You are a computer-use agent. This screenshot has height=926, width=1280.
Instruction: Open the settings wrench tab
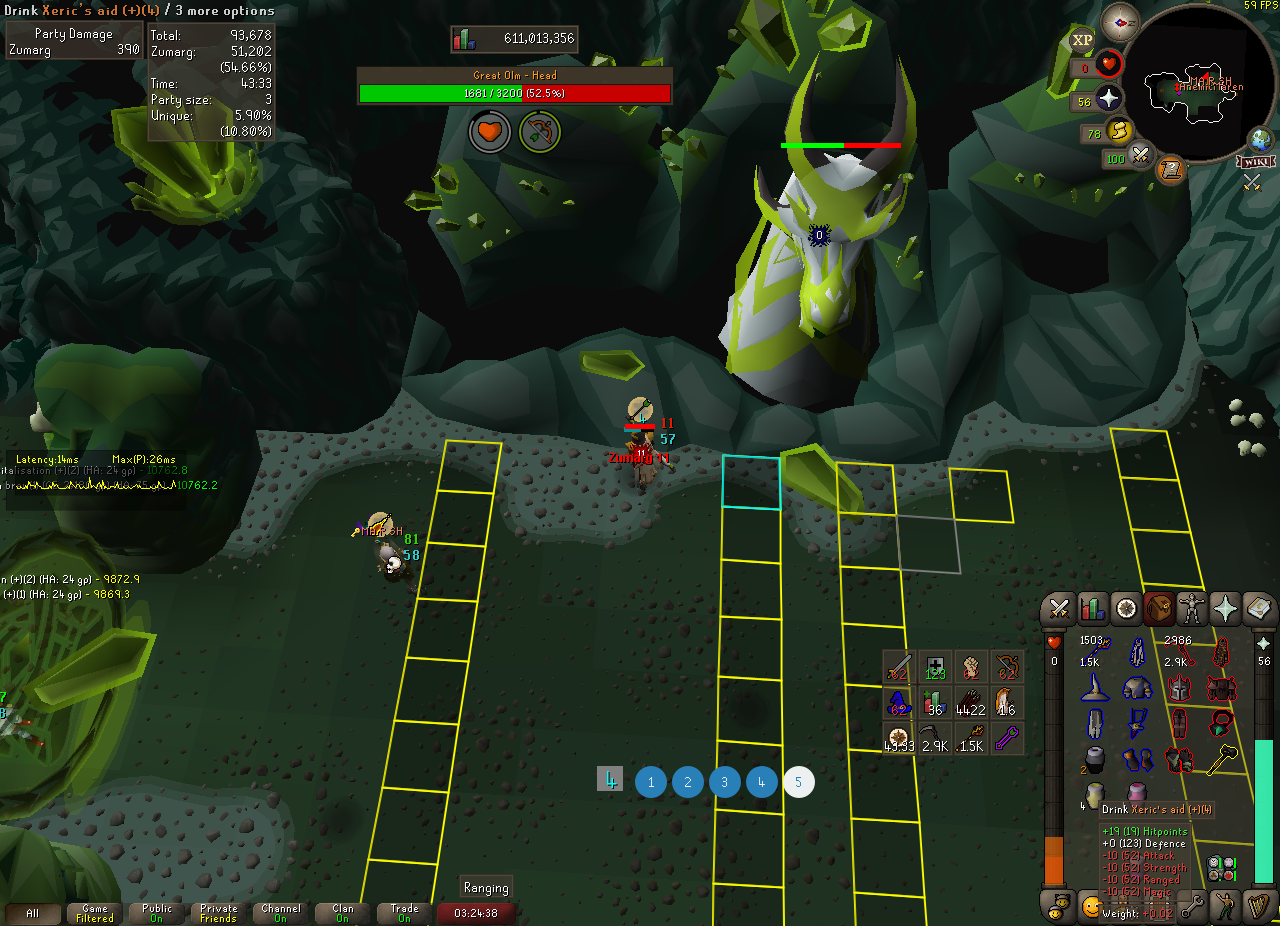1191,906
